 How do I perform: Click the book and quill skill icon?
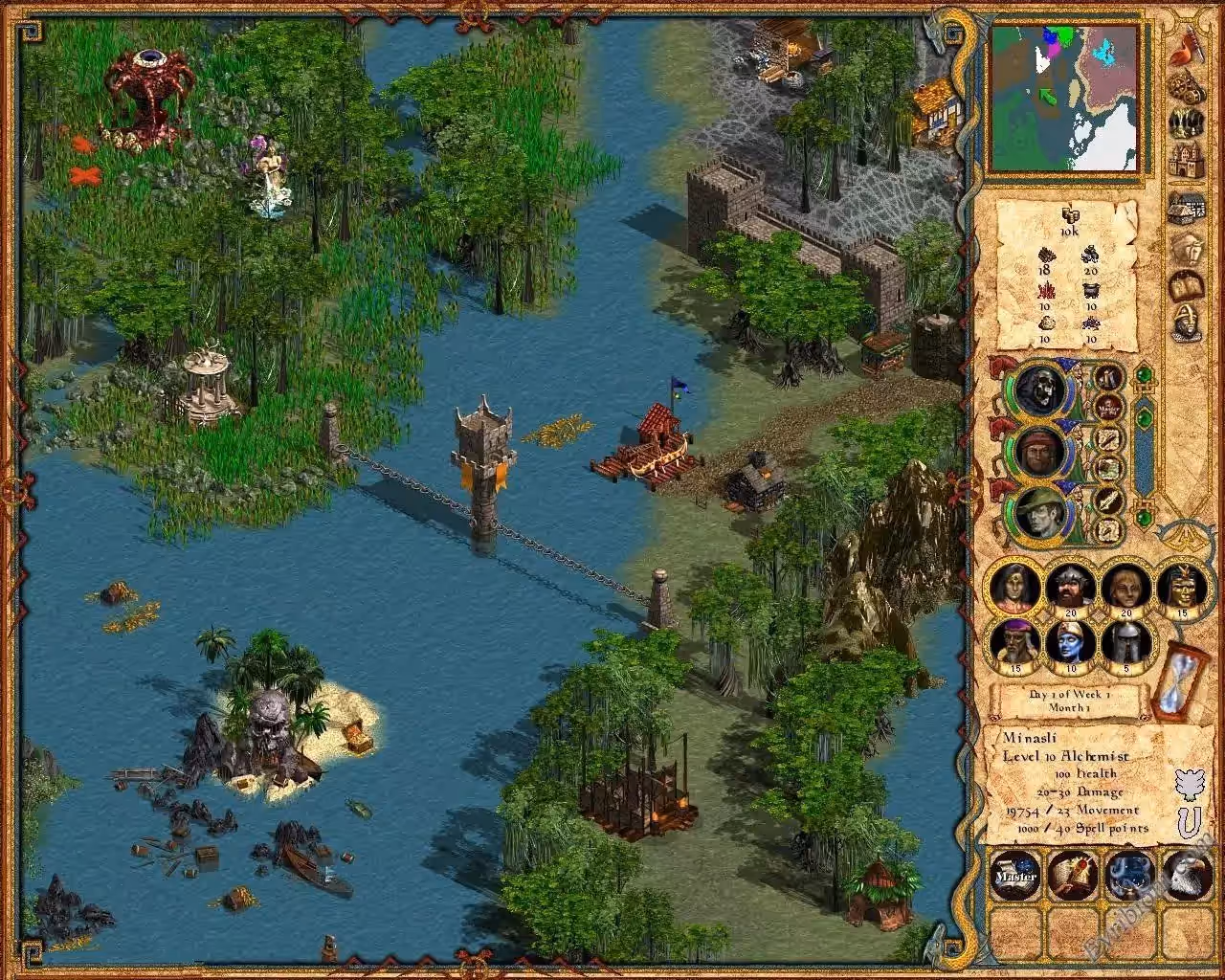[1073, 874]
